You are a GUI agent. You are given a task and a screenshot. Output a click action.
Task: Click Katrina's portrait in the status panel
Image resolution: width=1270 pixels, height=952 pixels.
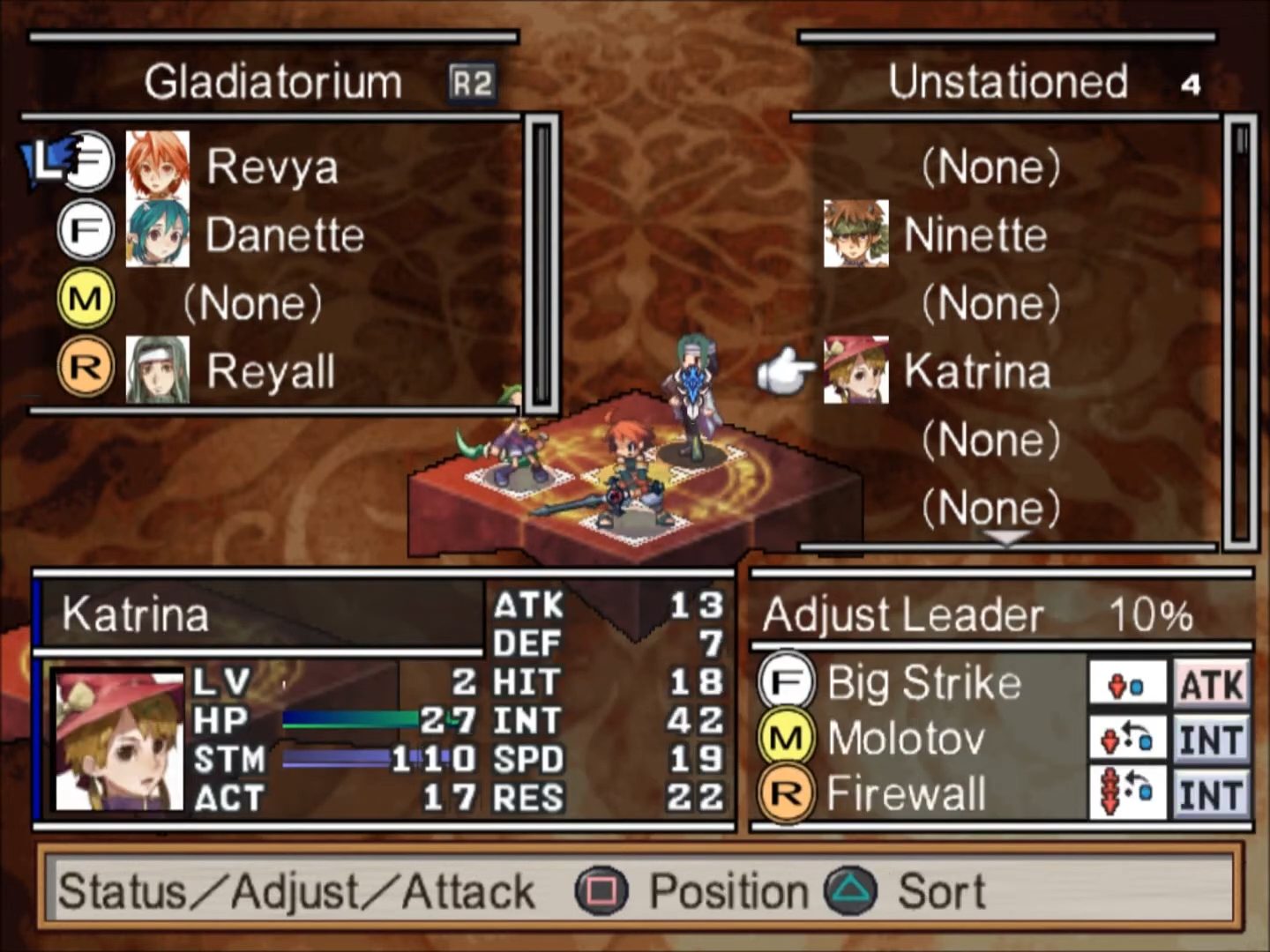click(118, 740)
